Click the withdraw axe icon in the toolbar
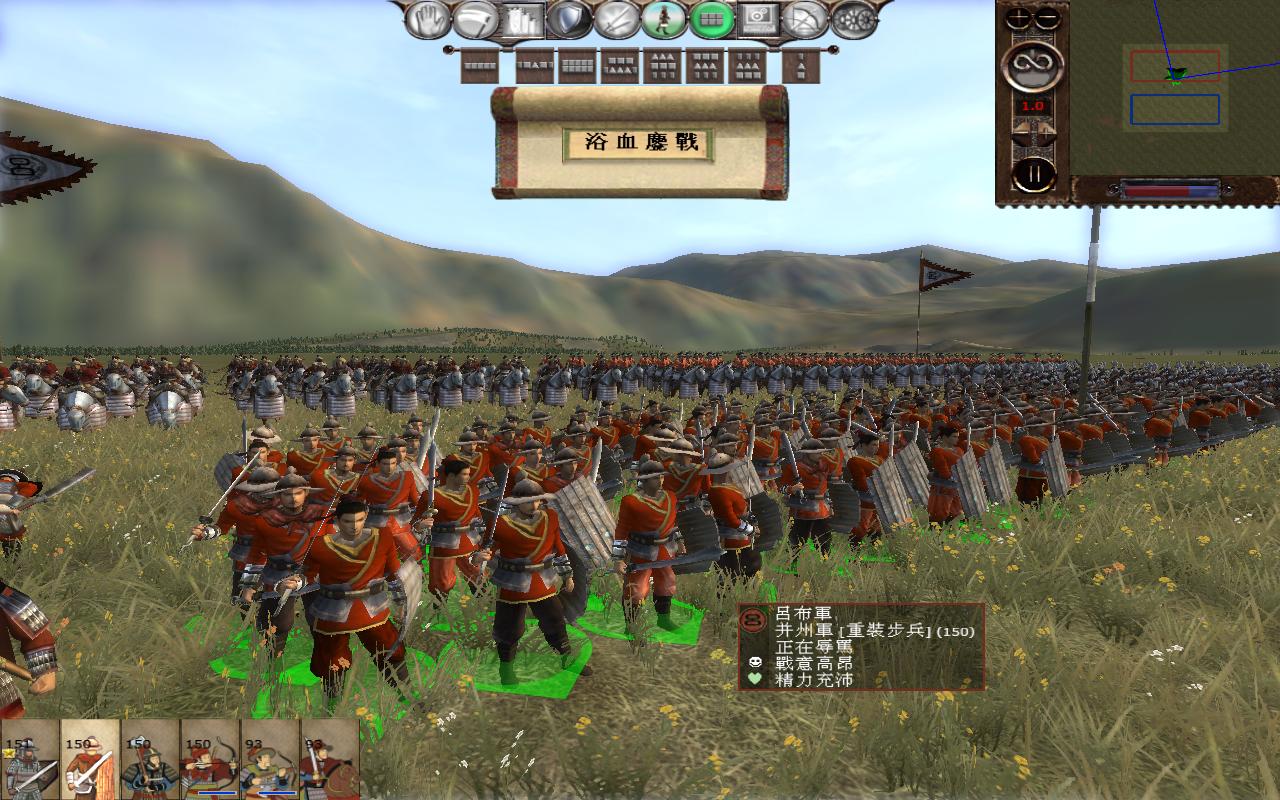 click(474, 19)
